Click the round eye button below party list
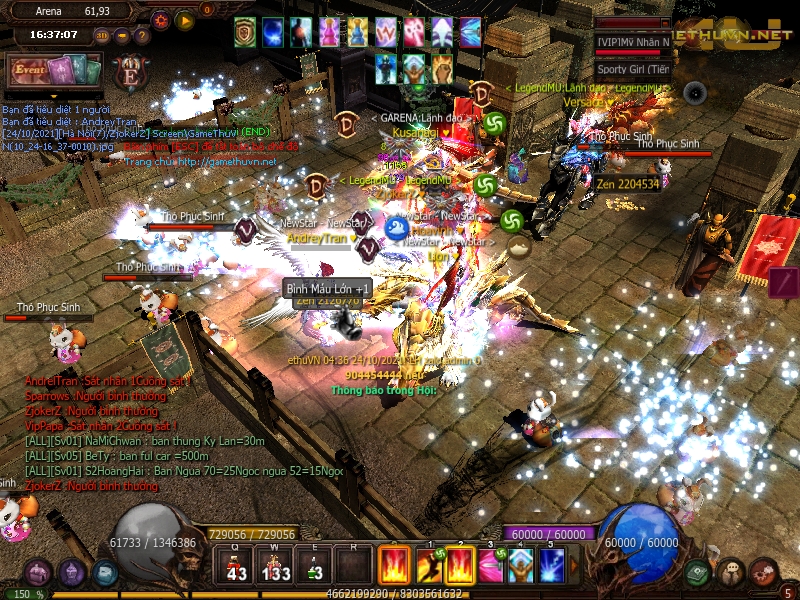The height and width of the screenshot is (600, 800). (x=694, y=93)
